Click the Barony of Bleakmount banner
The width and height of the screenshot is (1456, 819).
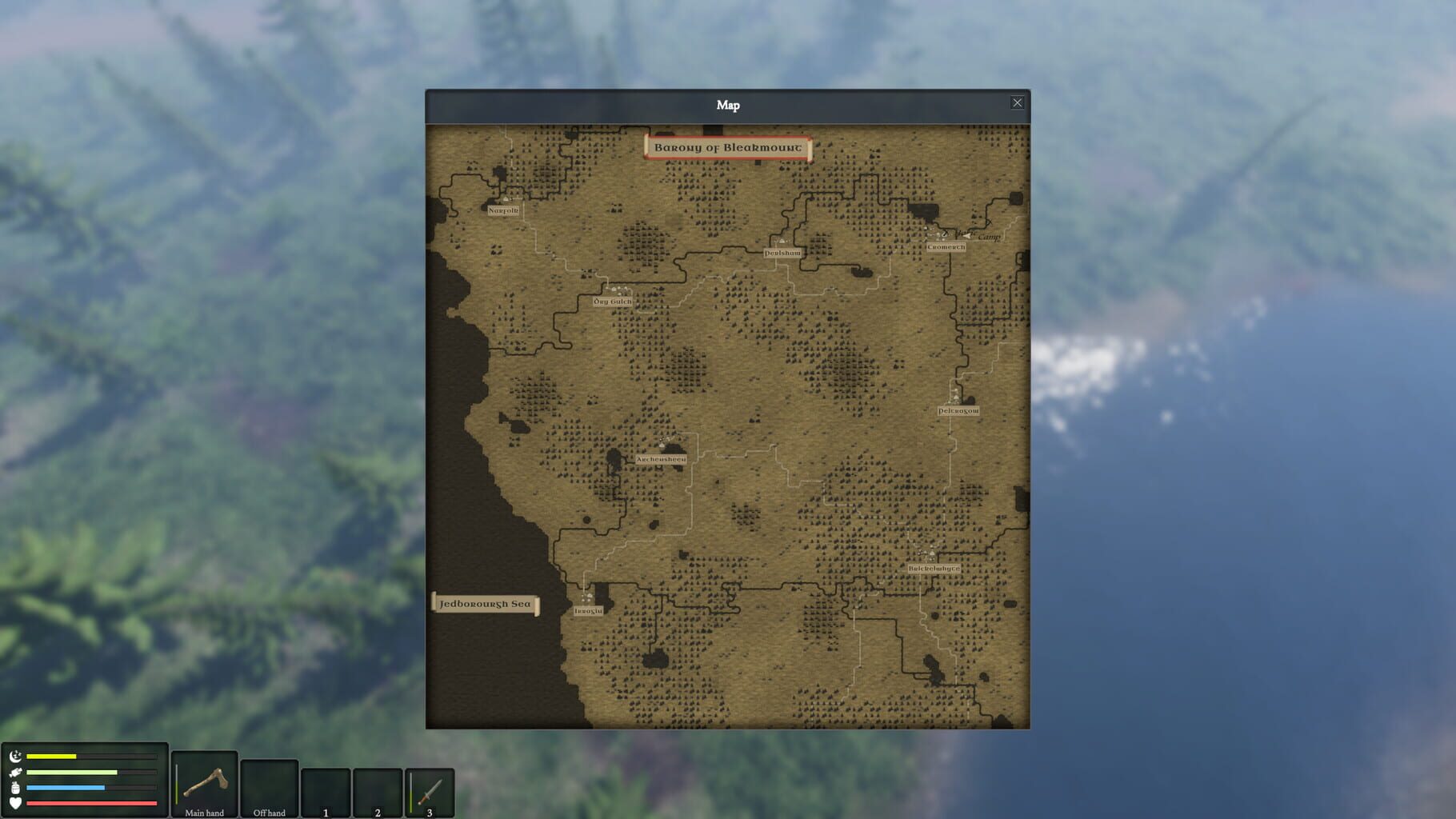click(x=728, y=148)
